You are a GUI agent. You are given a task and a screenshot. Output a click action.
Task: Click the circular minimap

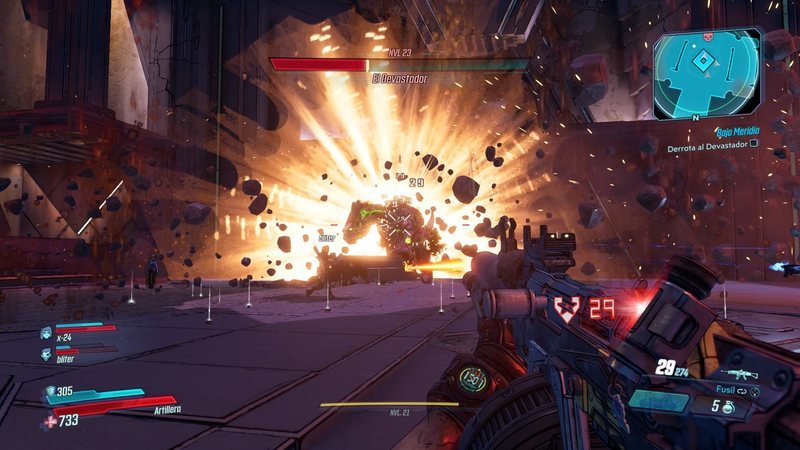click(708, 73)
